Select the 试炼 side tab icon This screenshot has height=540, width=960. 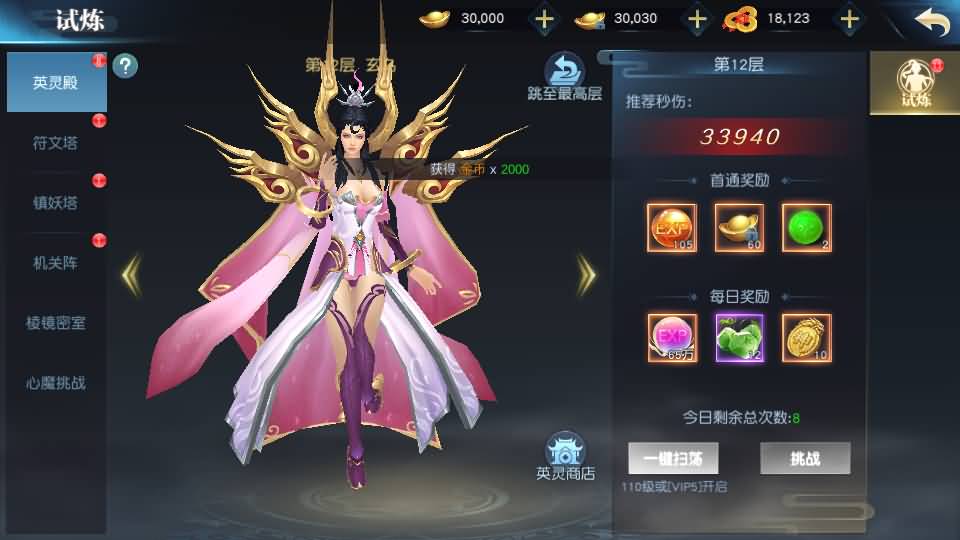tap(914, 84)
